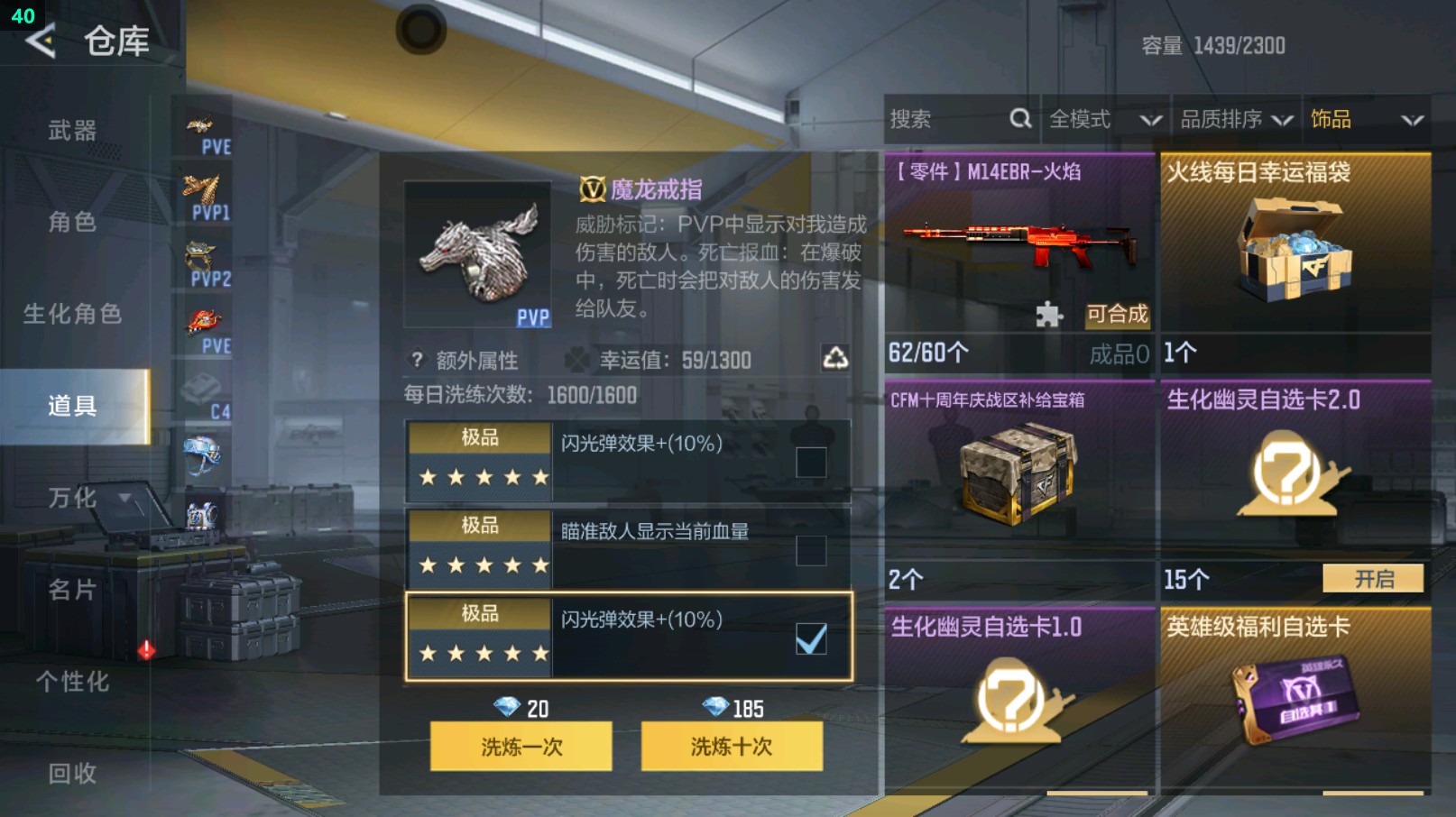Open the 全模式 dropdown
The height and width of the screenshot is (817, 1456).
1102,118
